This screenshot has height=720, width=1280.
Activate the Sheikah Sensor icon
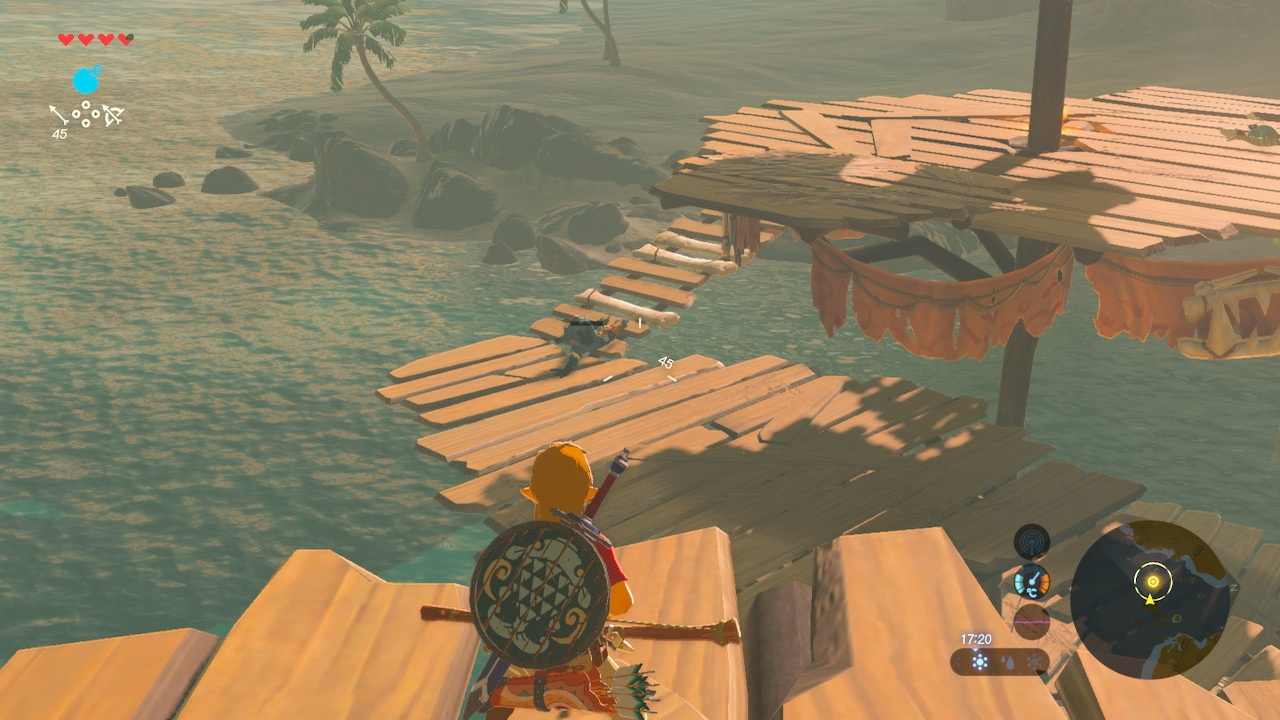coord(1031,542)
